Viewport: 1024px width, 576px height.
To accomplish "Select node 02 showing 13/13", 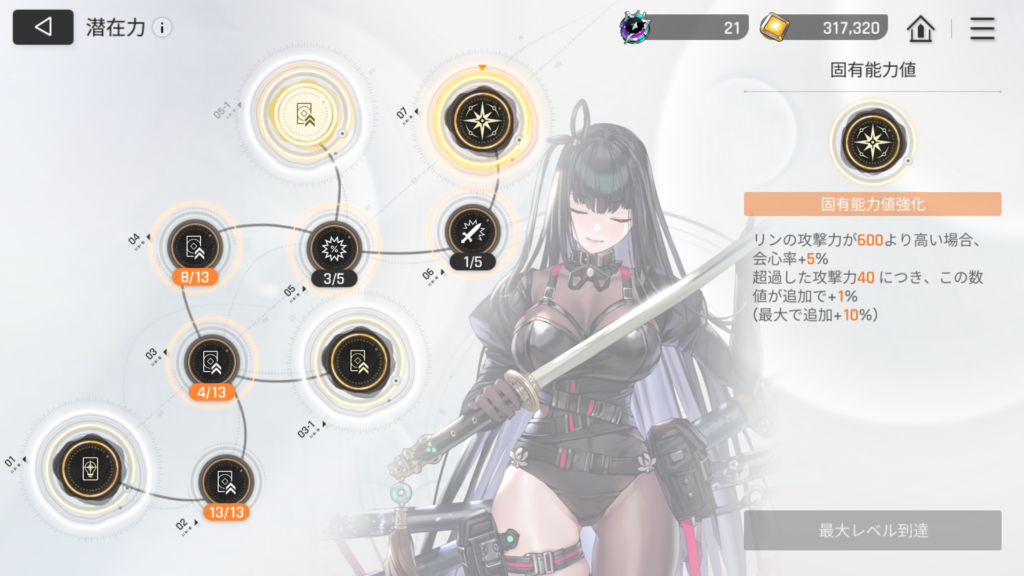I will (x=225, y=481).
